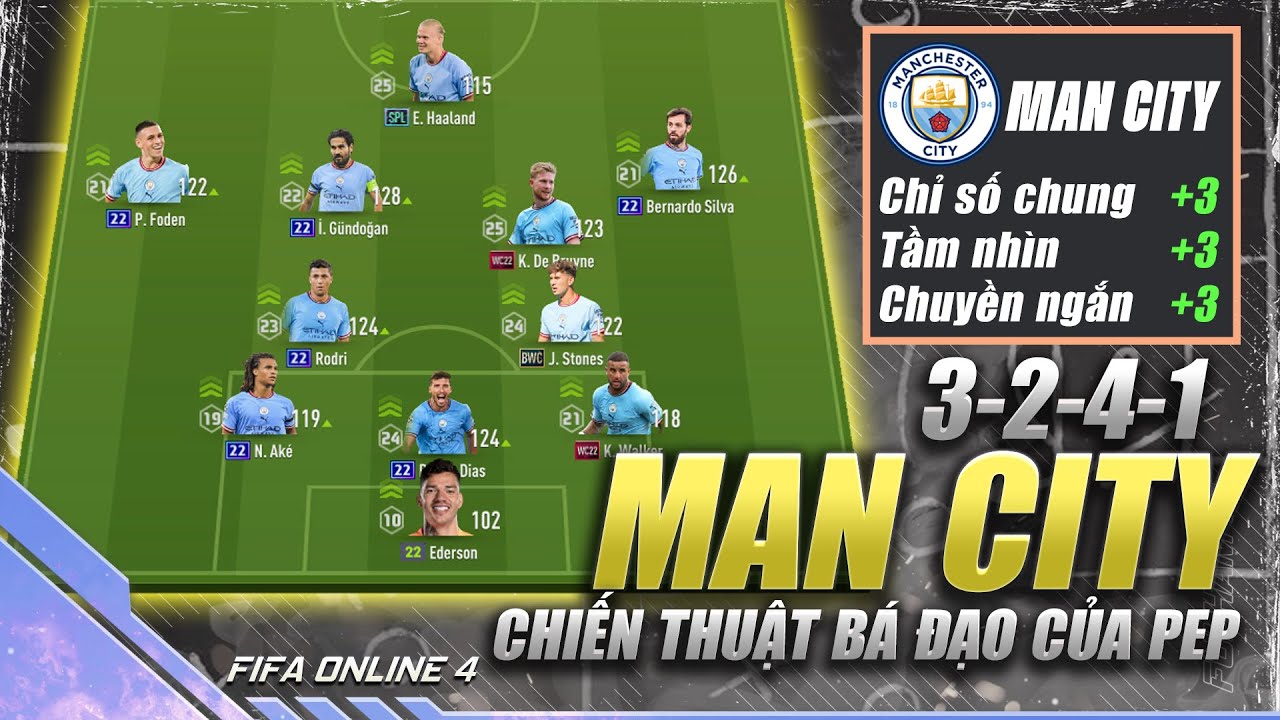The width and height of the screenshot is (1280, 720).
Task: Select the level 10 hexagon on Ederson
Action: point(391,519)
